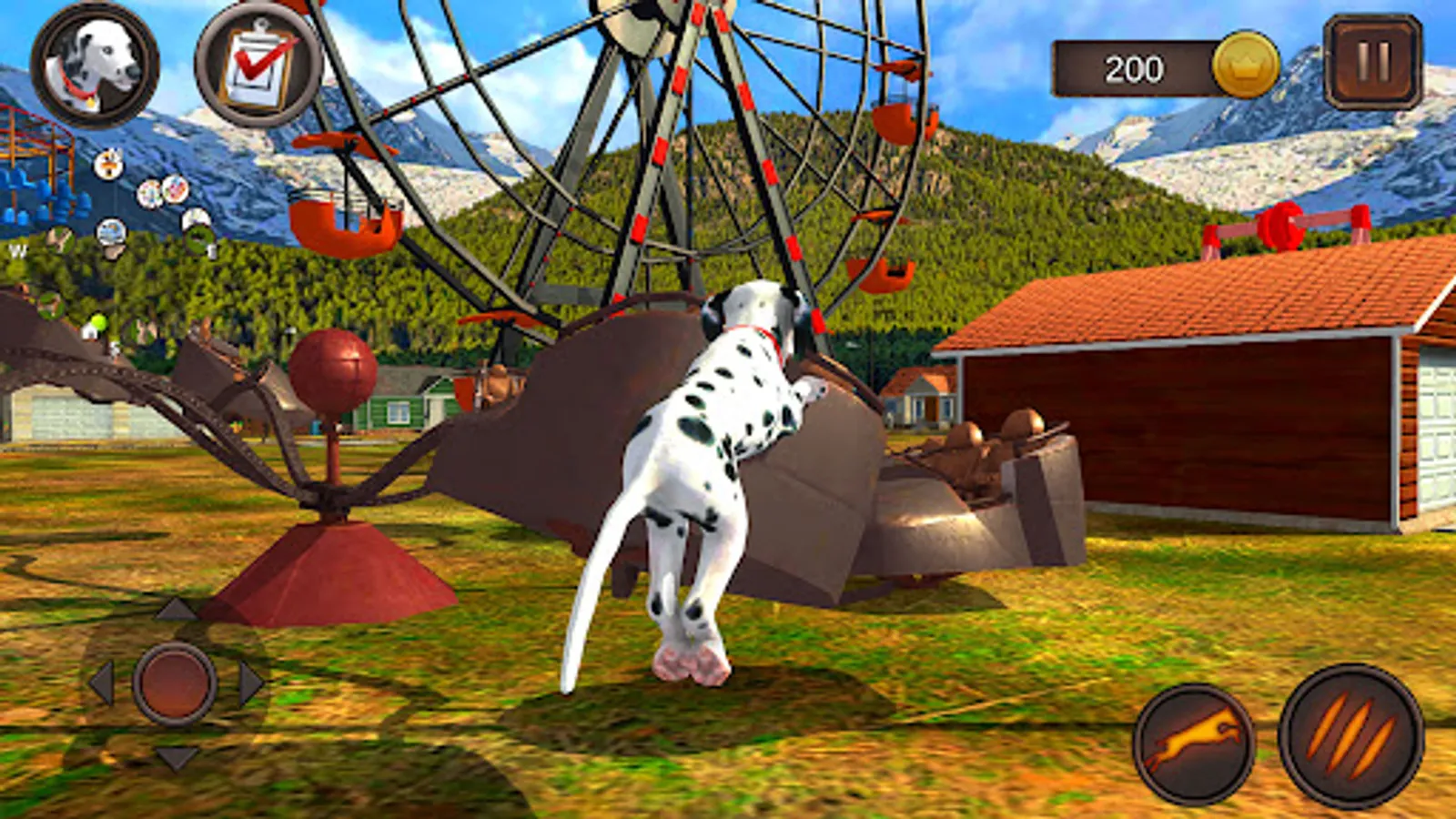
Task: Click the down arrow below the joystick
Action: tap(176, 758)
